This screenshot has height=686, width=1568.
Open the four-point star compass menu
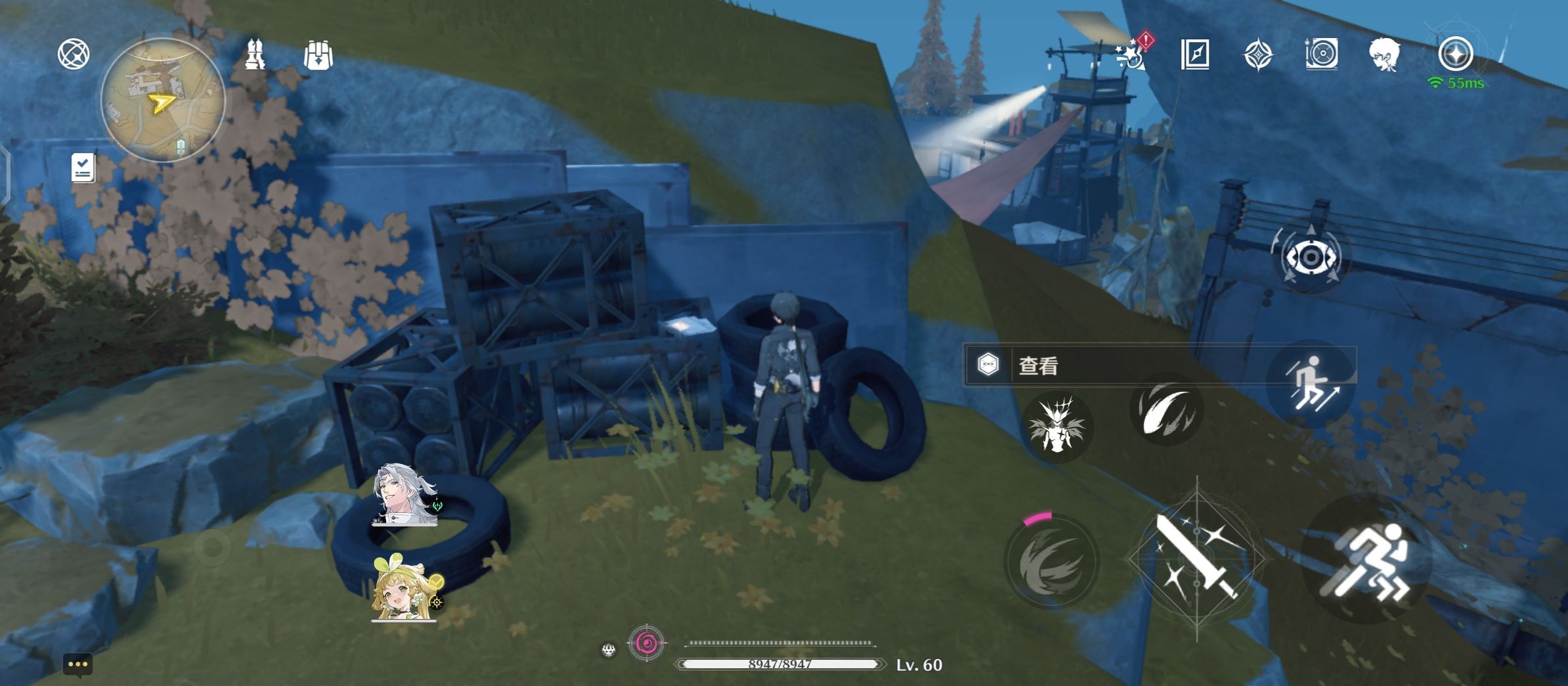coord(1258,54)
